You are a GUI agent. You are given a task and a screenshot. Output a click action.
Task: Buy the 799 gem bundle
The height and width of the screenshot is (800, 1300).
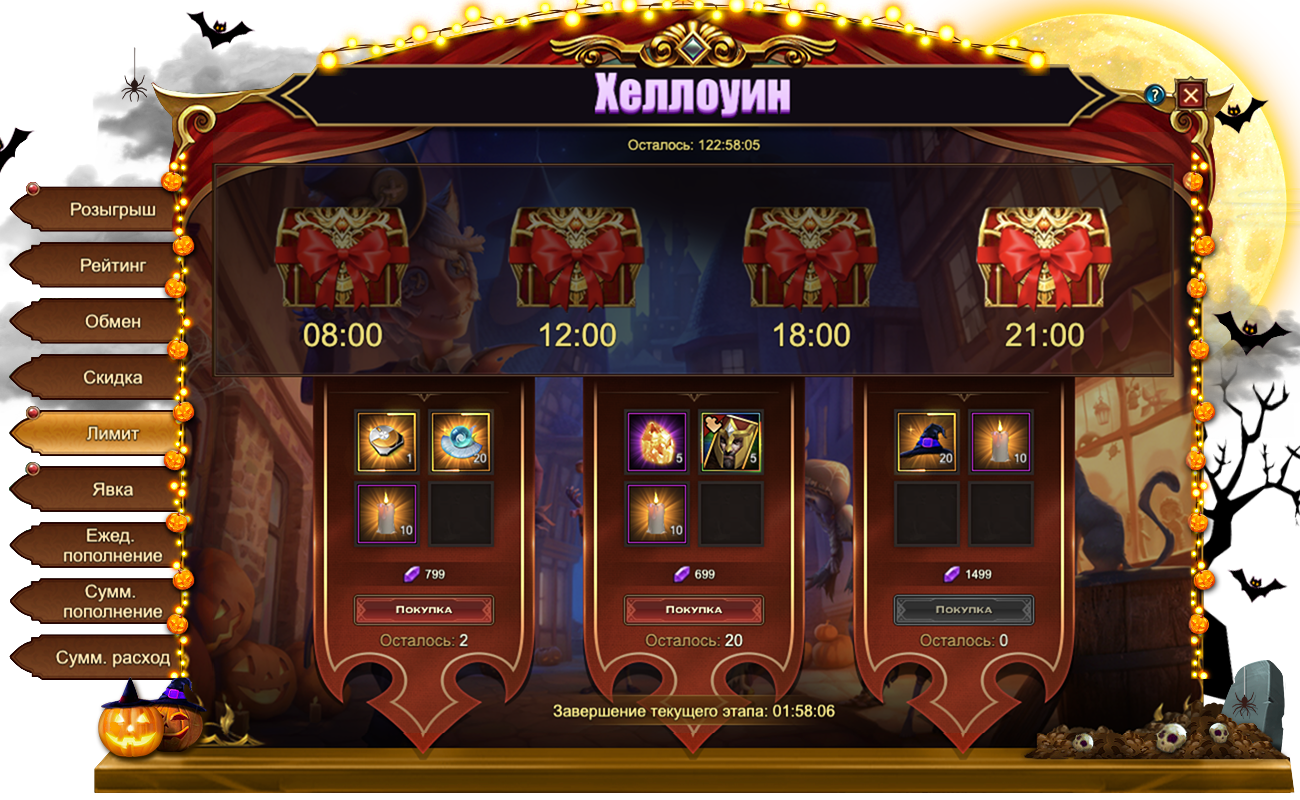click(424, 609)
